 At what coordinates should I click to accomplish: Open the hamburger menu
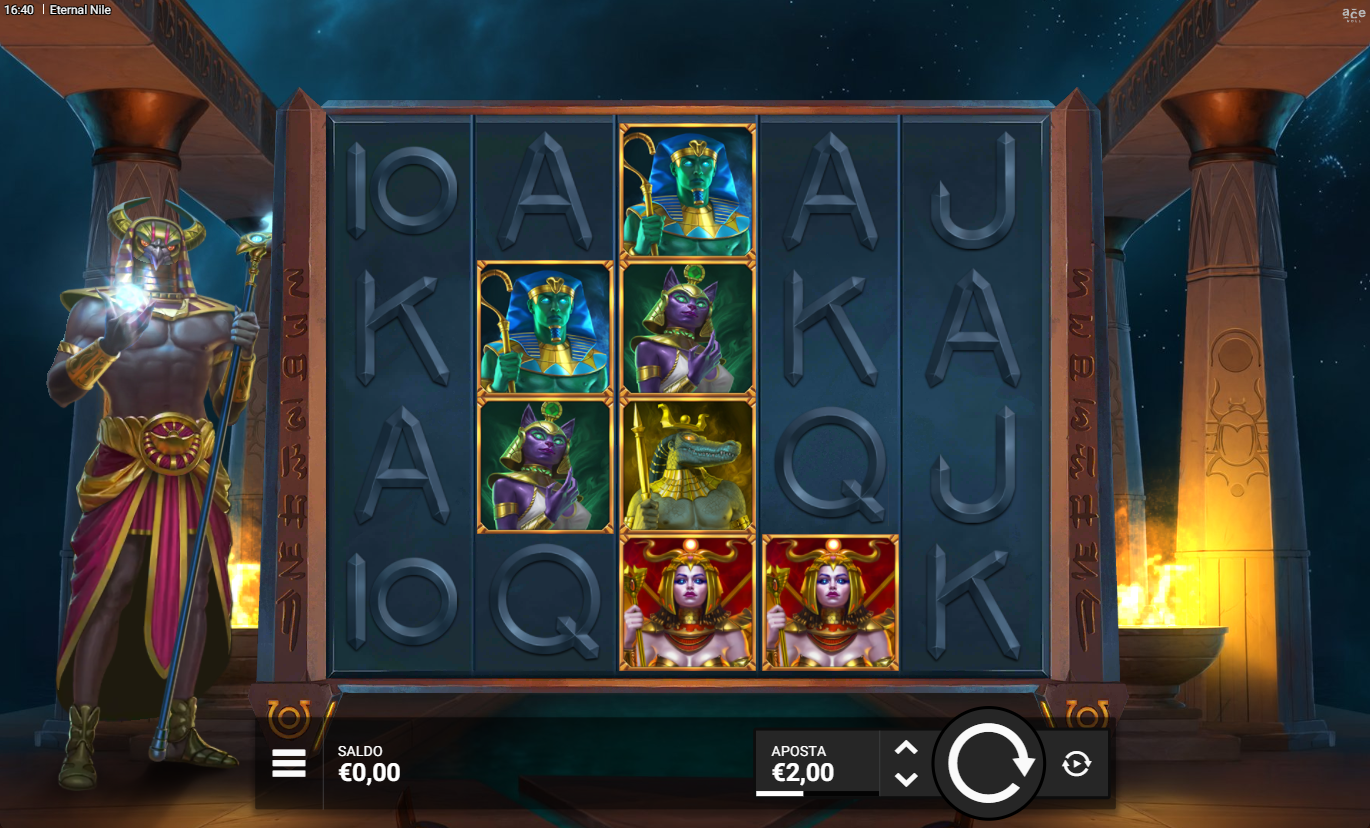coord(289,764)
